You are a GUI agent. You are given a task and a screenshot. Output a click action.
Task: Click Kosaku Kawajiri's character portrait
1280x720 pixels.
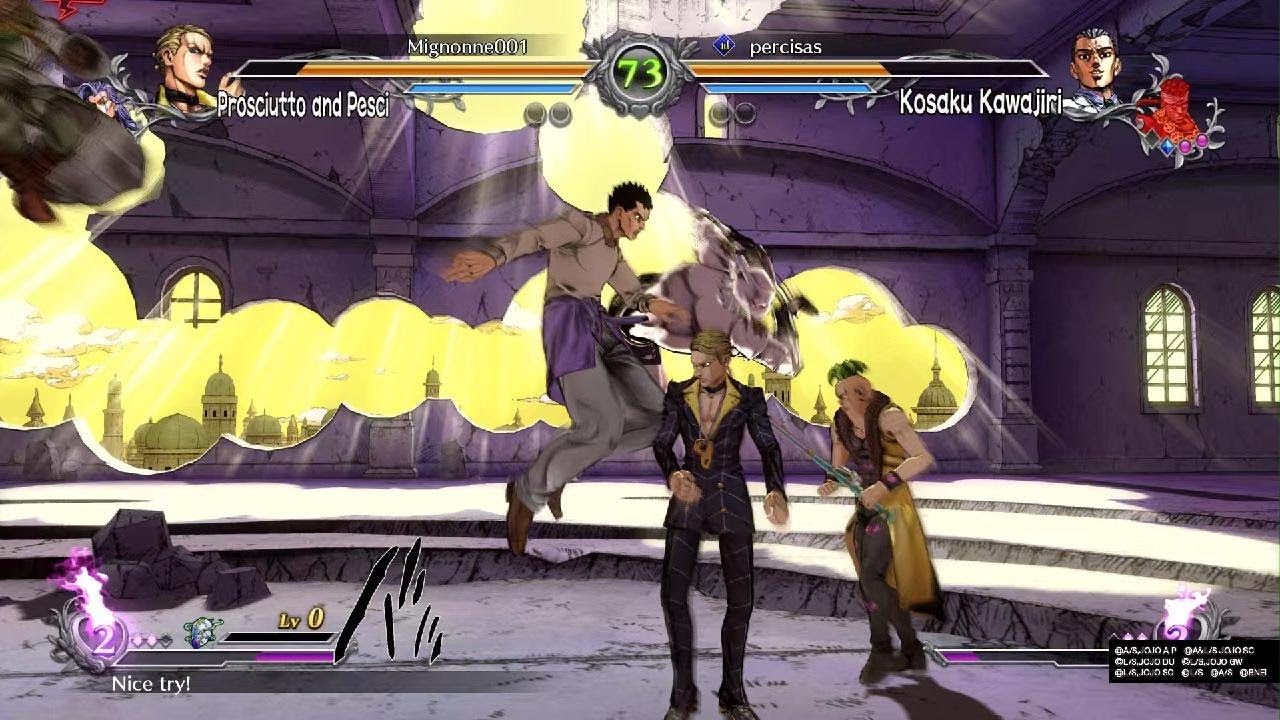click(x=1096, y=63)
